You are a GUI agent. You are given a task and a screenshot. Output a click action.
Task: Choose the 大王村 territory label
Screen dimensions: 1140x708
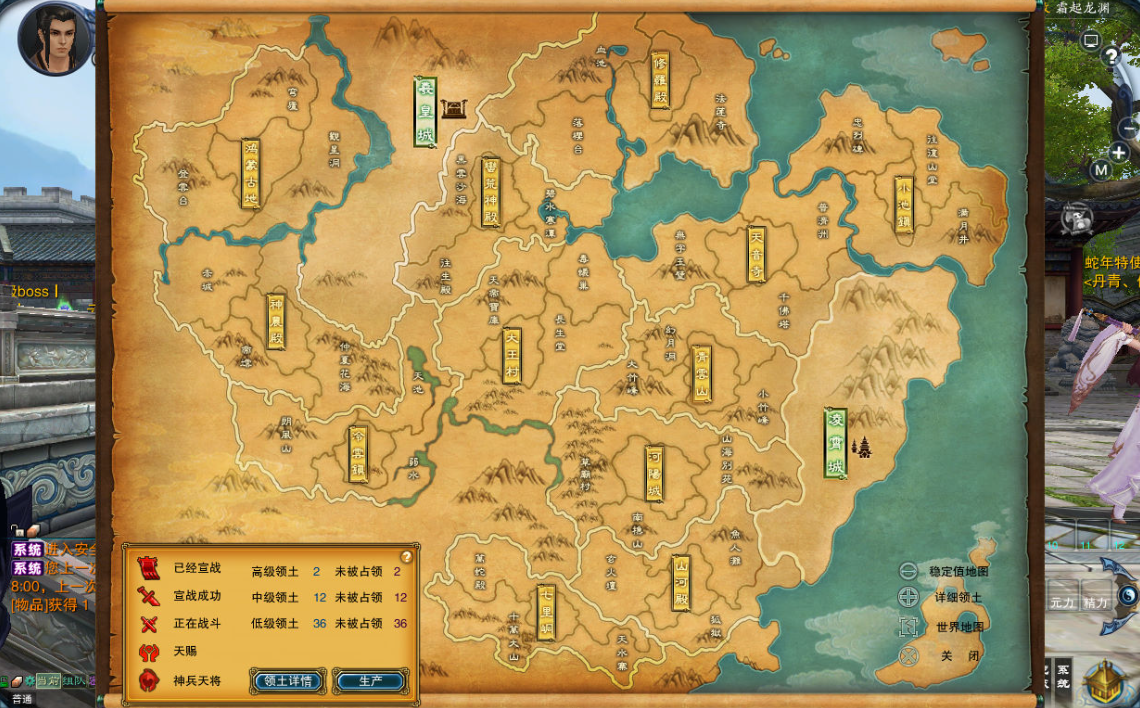[x=512, y=355]
